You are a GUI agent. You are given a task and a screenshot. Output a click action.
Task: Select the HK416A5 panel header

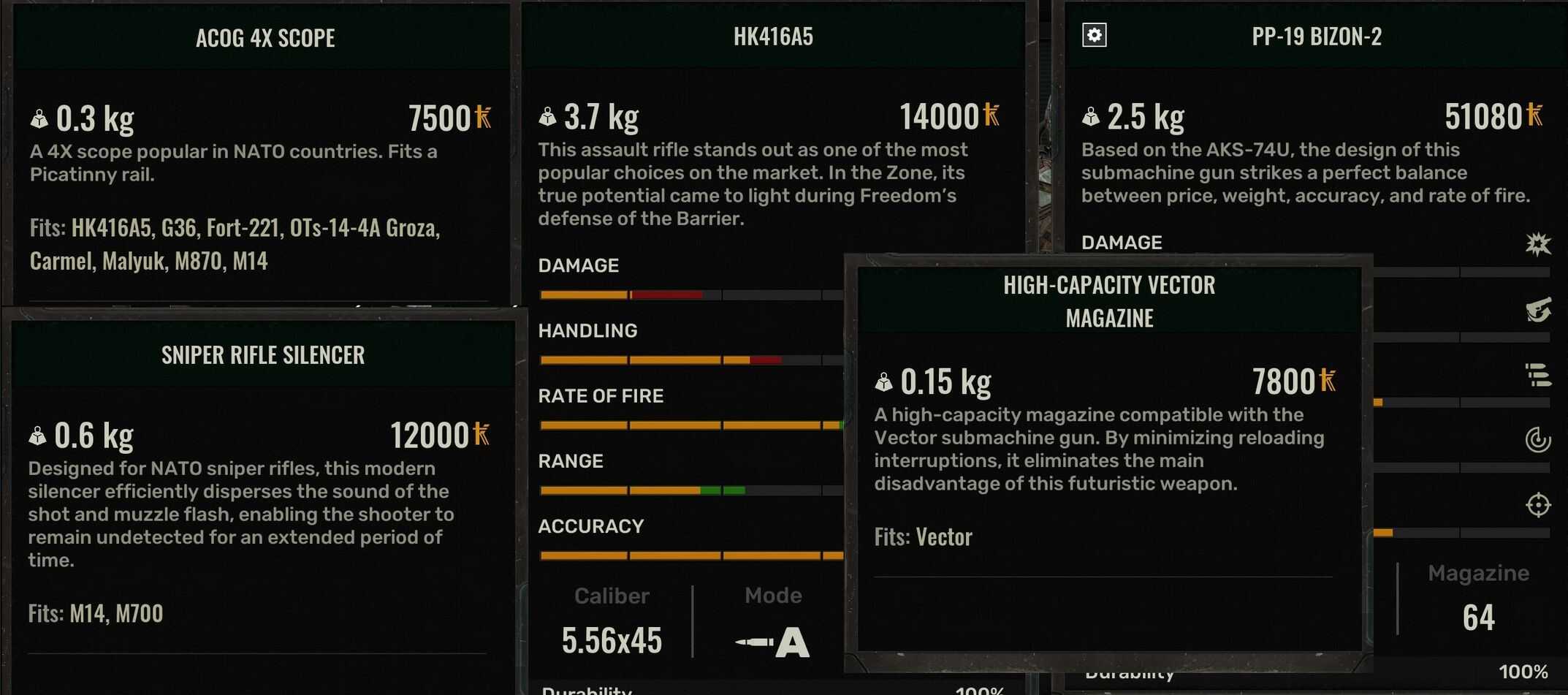click(774, 37)
